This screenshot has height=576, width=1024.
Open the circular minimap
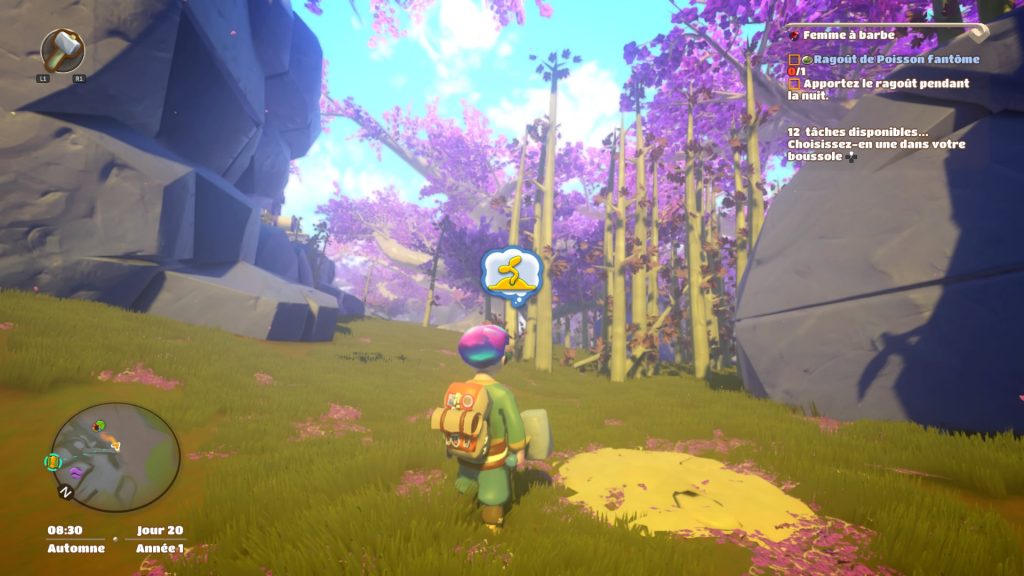tap(115, 457)
